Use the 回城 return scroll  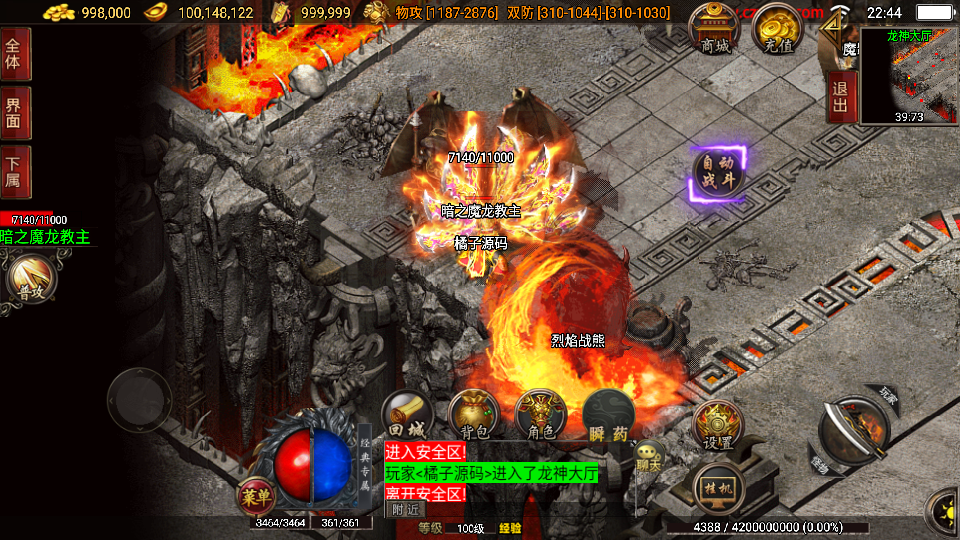(x=407, y=415)
